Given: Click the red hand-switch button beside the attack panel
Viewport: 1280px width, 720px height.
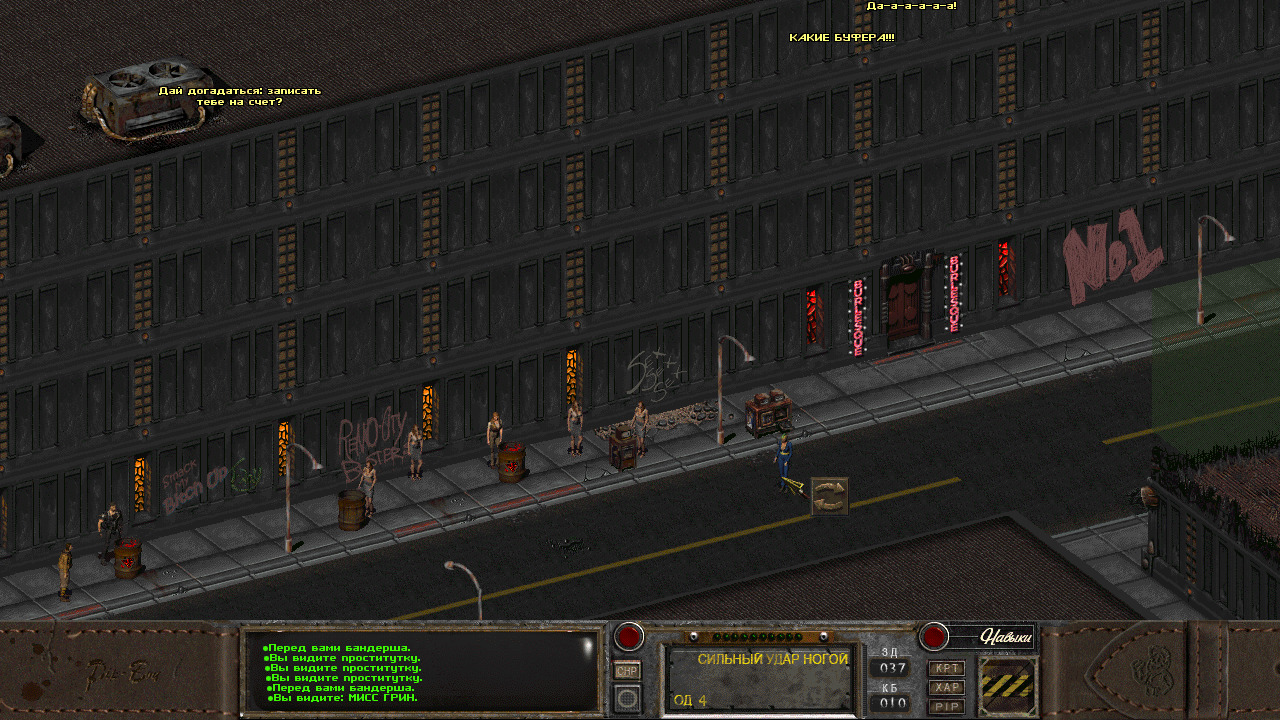Looking at the screenshot, I should coord(629,636).
